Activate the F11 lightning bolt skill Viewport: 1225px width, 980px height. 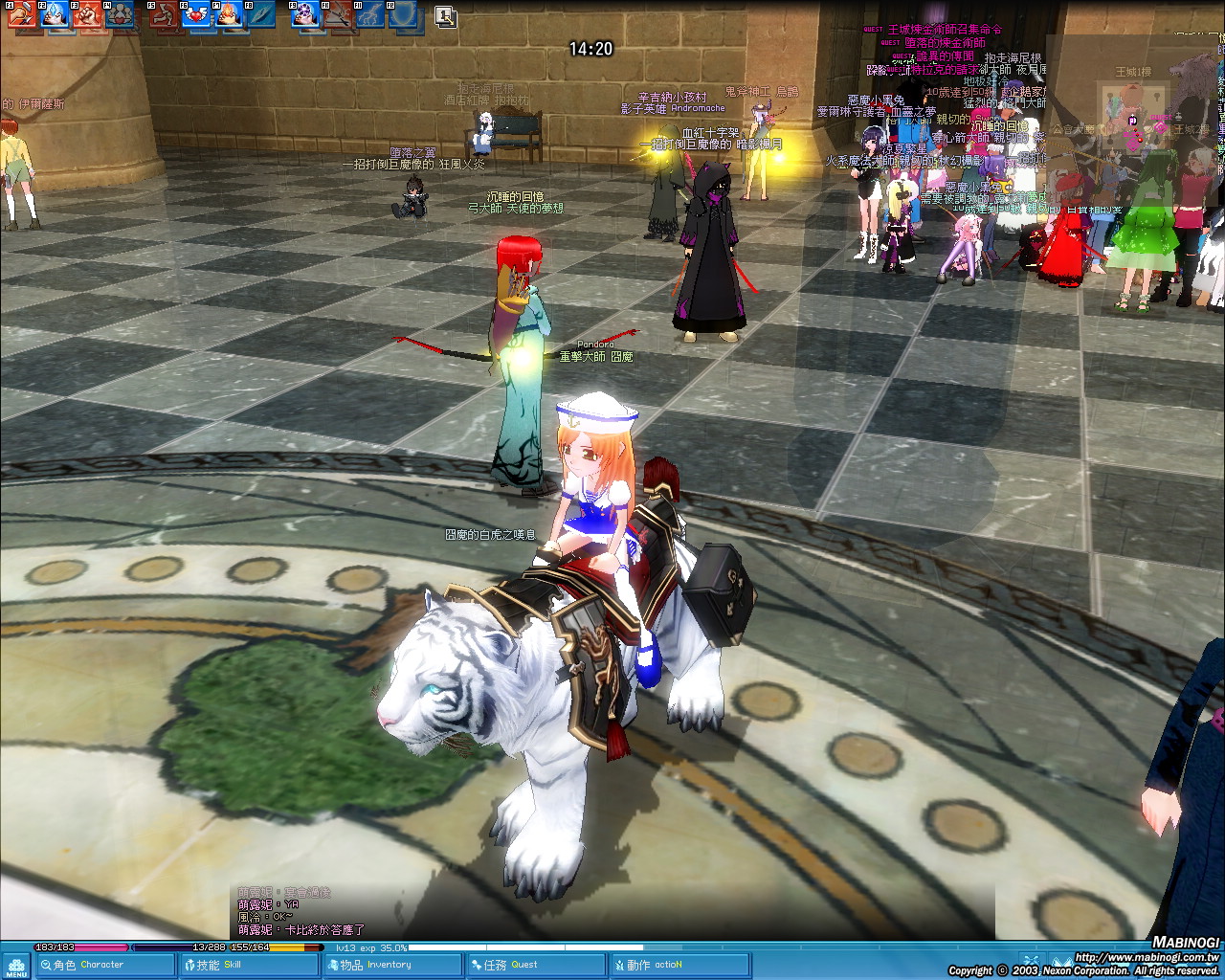pyautogui.click(x=372, y=13)
